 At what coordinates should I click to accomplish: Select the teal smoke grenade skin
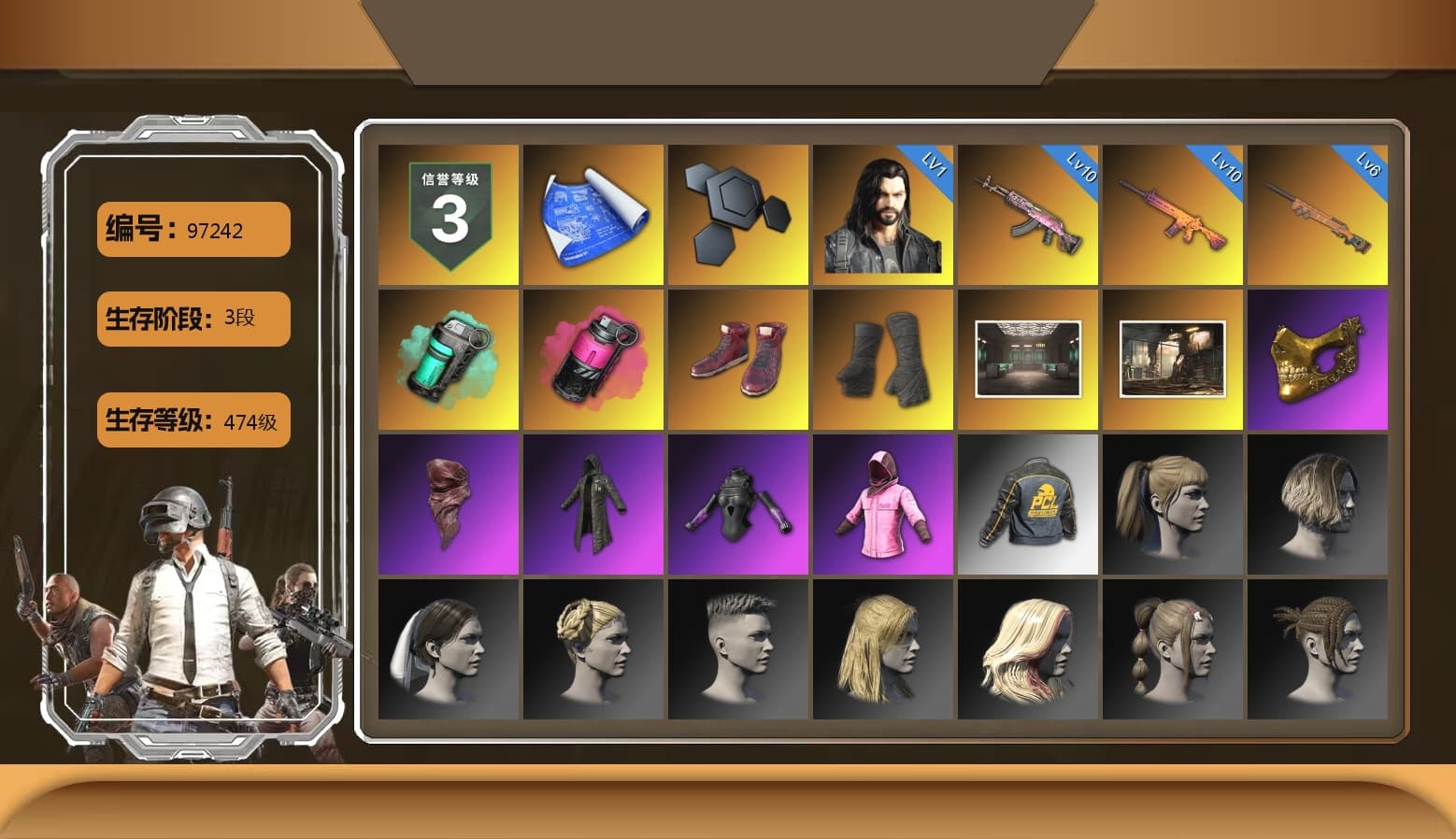[447, 358]
